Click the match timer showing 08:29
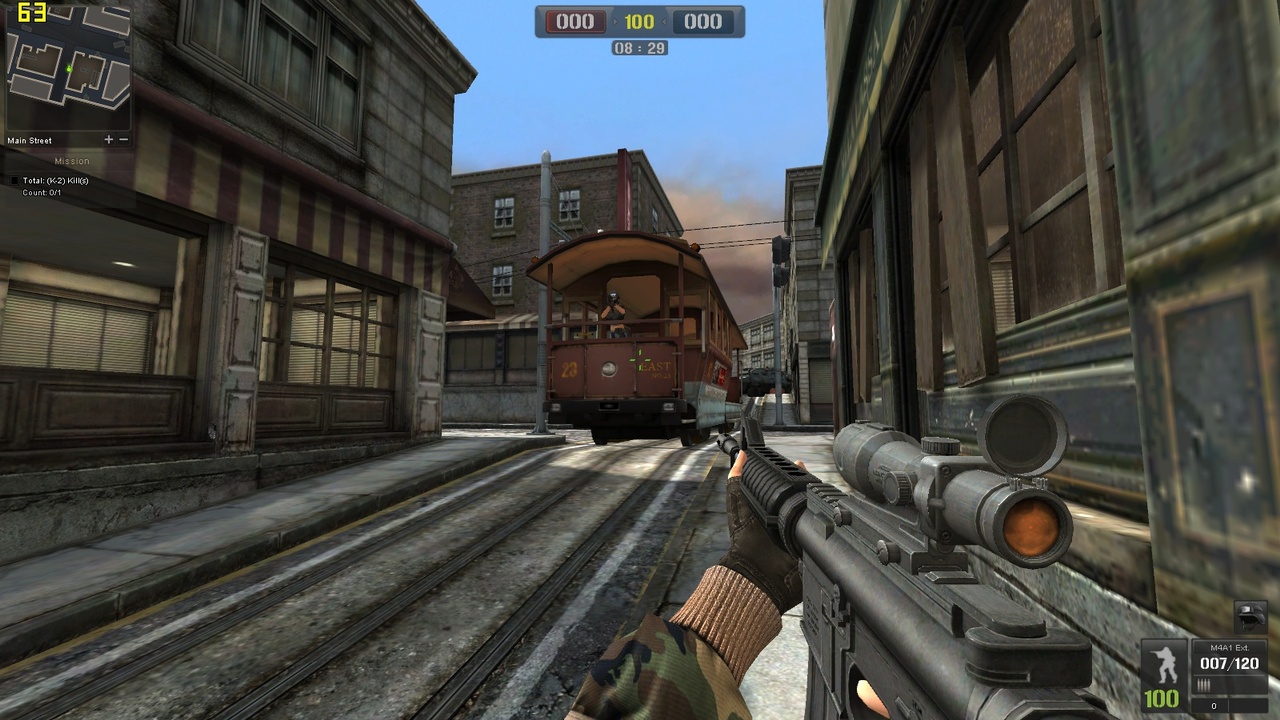Viewport: 1280px width, 720px height. [638, 47]
